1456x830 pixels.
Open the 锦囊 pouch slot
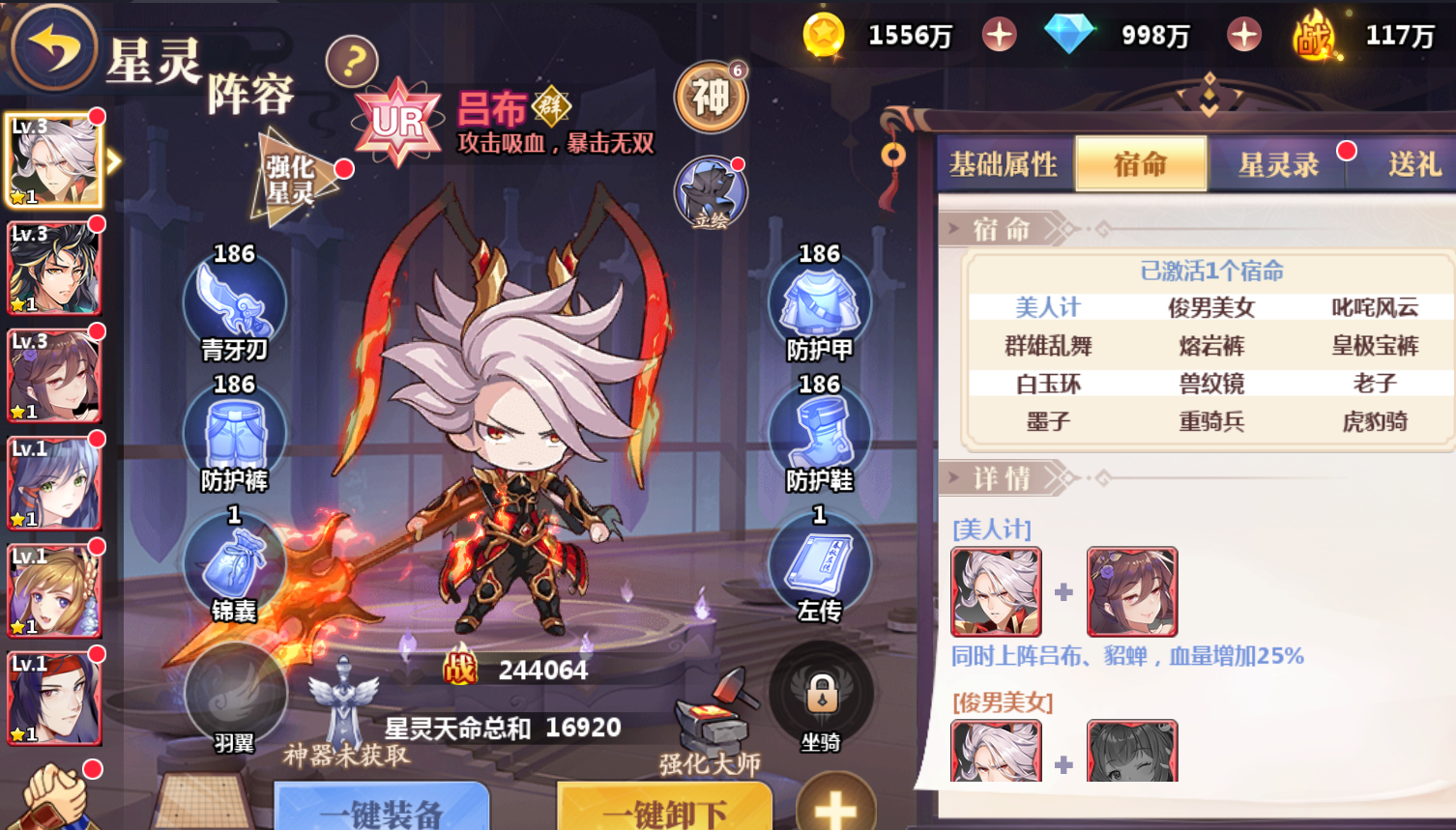[x=234, y=564]
